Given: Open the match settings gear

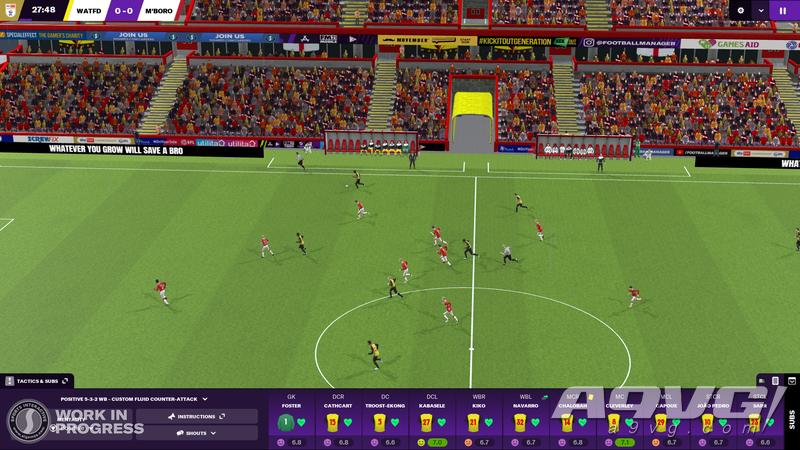Looking at the screenshot, I should (740, 10).
